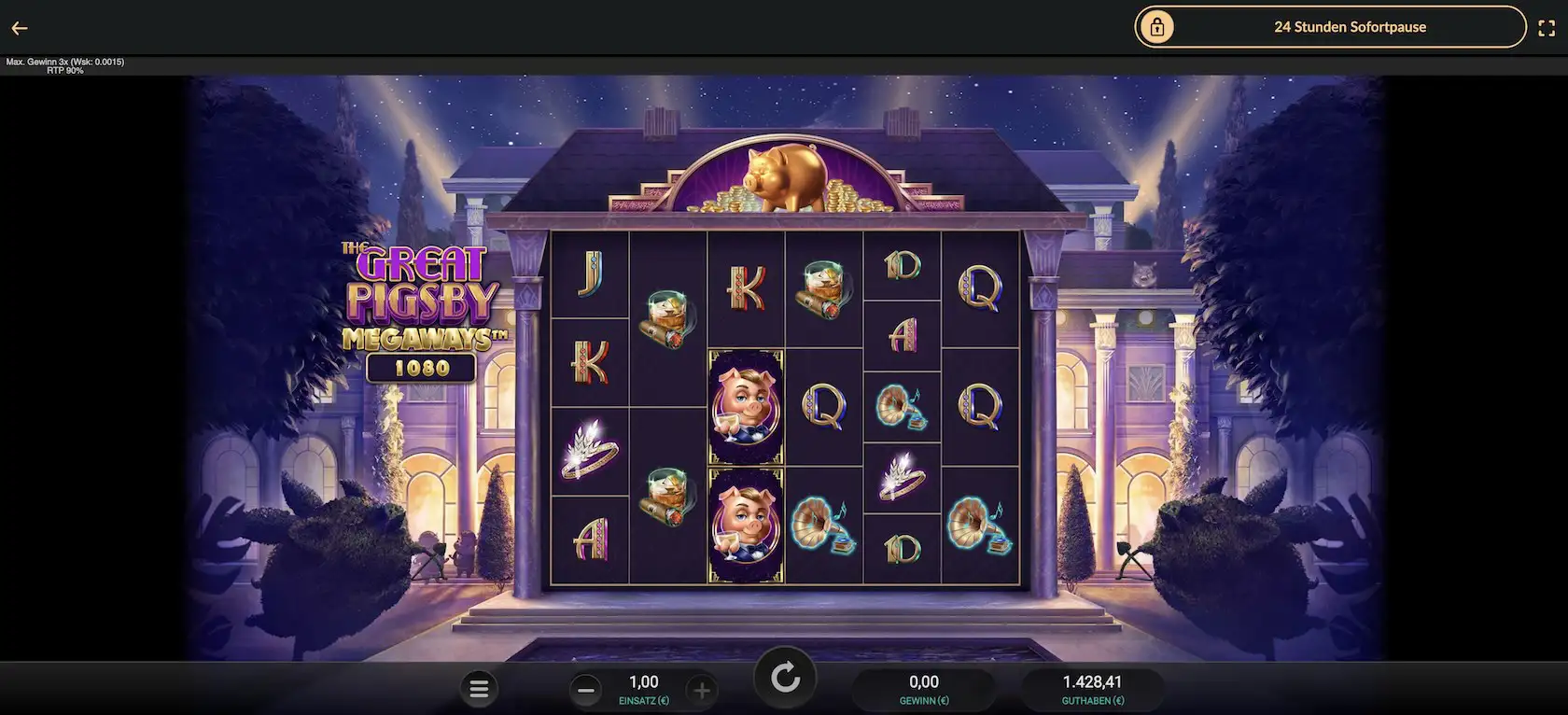
Task: Increase the bet with the plus button
Action: tap(702, 691)
